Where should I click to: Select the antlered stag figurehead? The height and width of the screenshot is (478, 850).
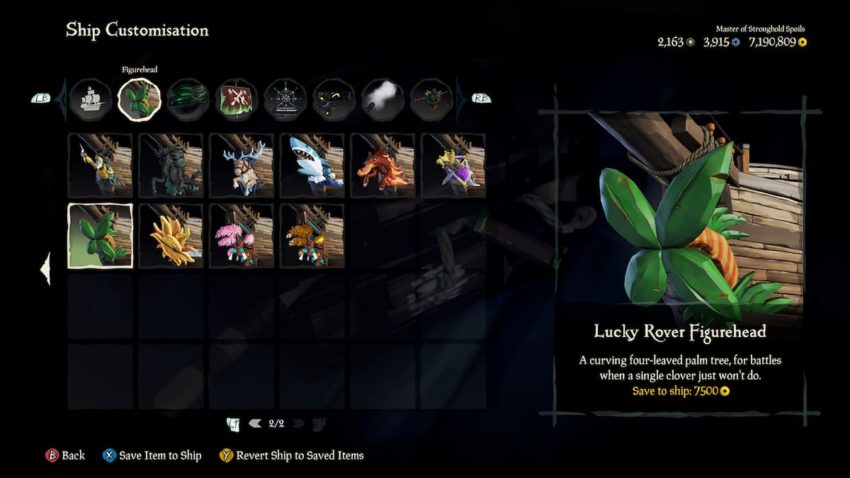pyautogui.click(x=242, y=165)
